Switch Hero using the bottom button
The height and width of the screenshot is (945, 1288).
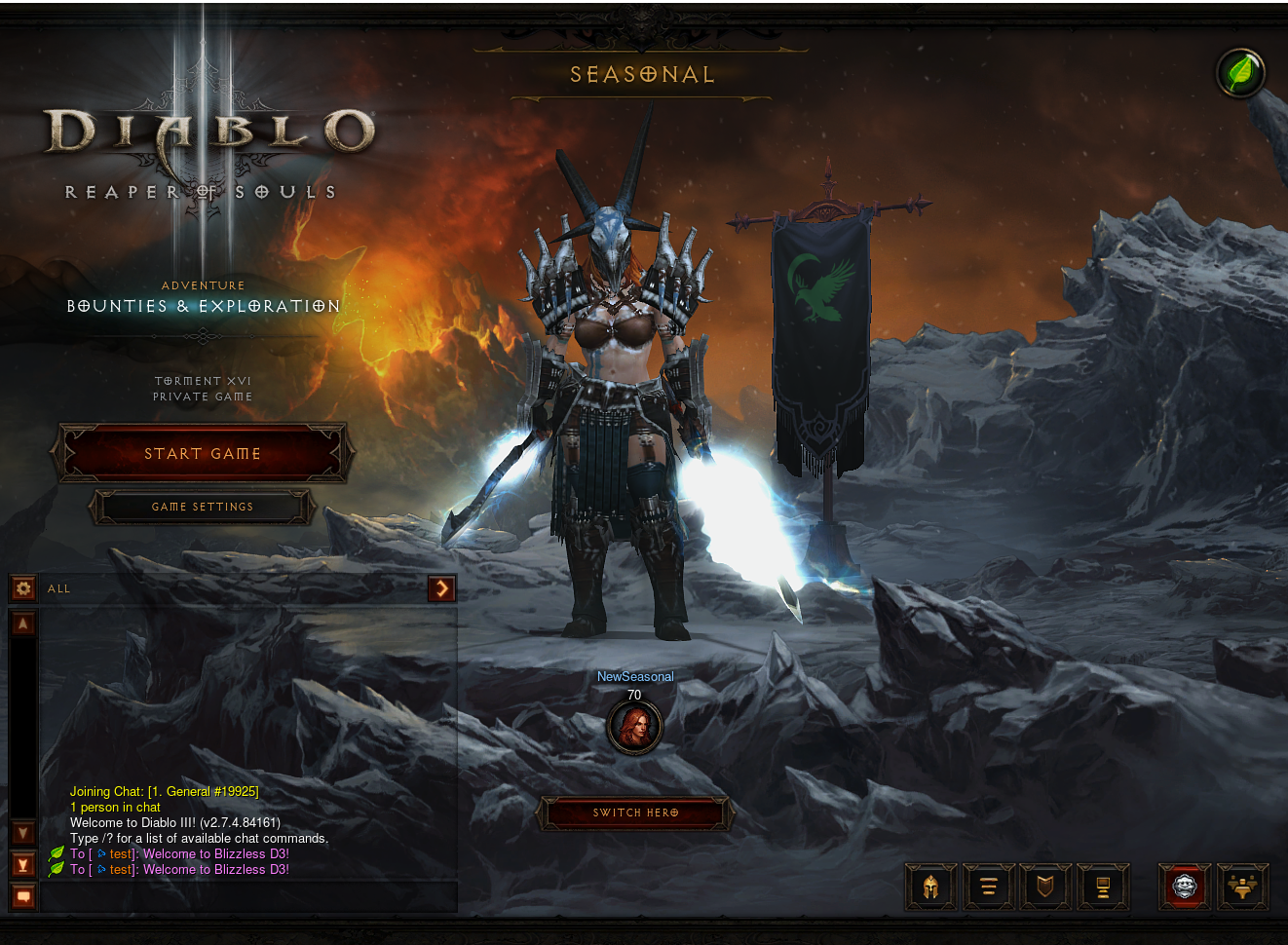click(635, 813)
